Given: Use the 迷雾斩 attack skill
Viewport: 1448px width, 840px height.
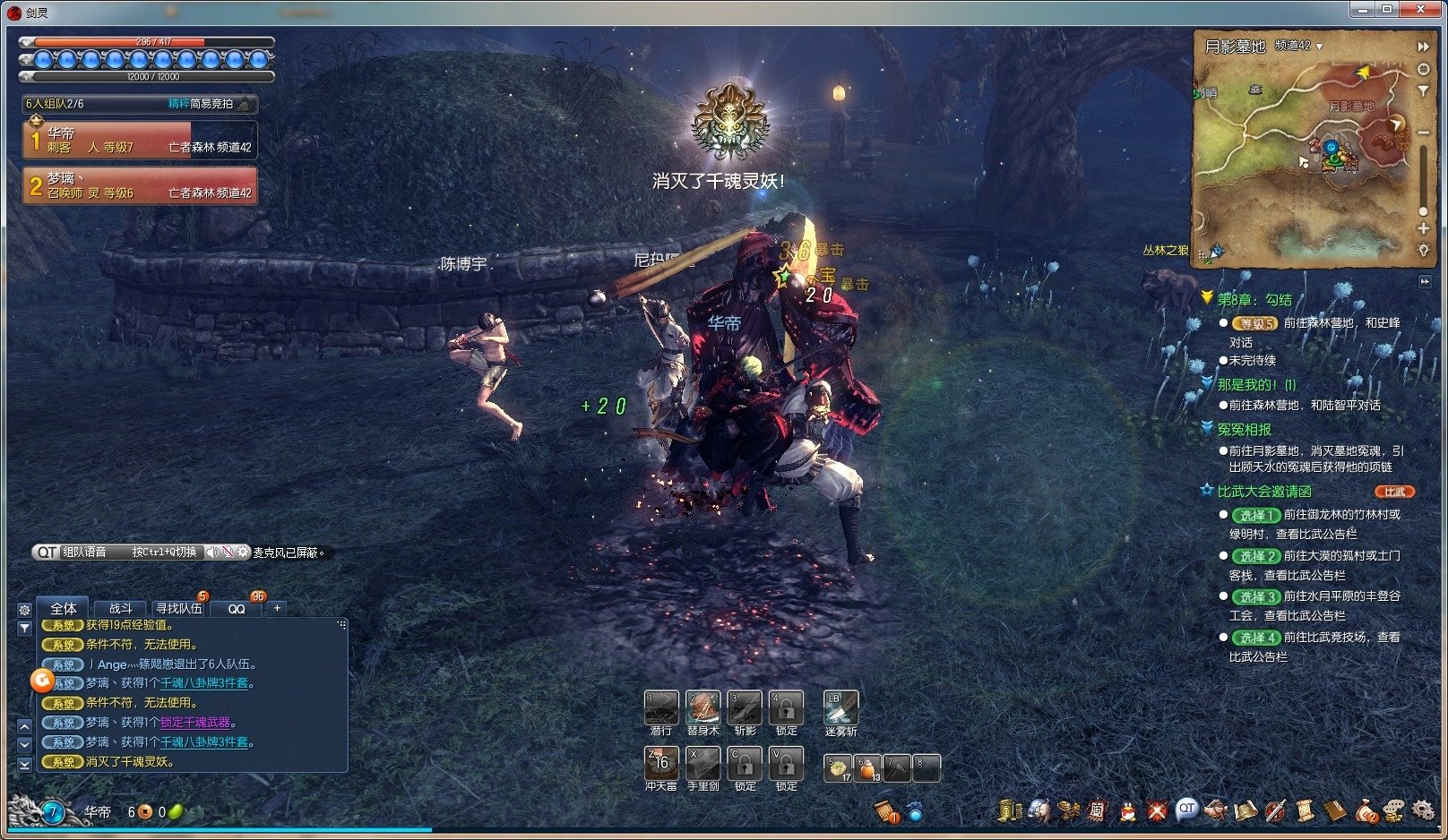Looking at the screenshot, I should tap(840, 708).
